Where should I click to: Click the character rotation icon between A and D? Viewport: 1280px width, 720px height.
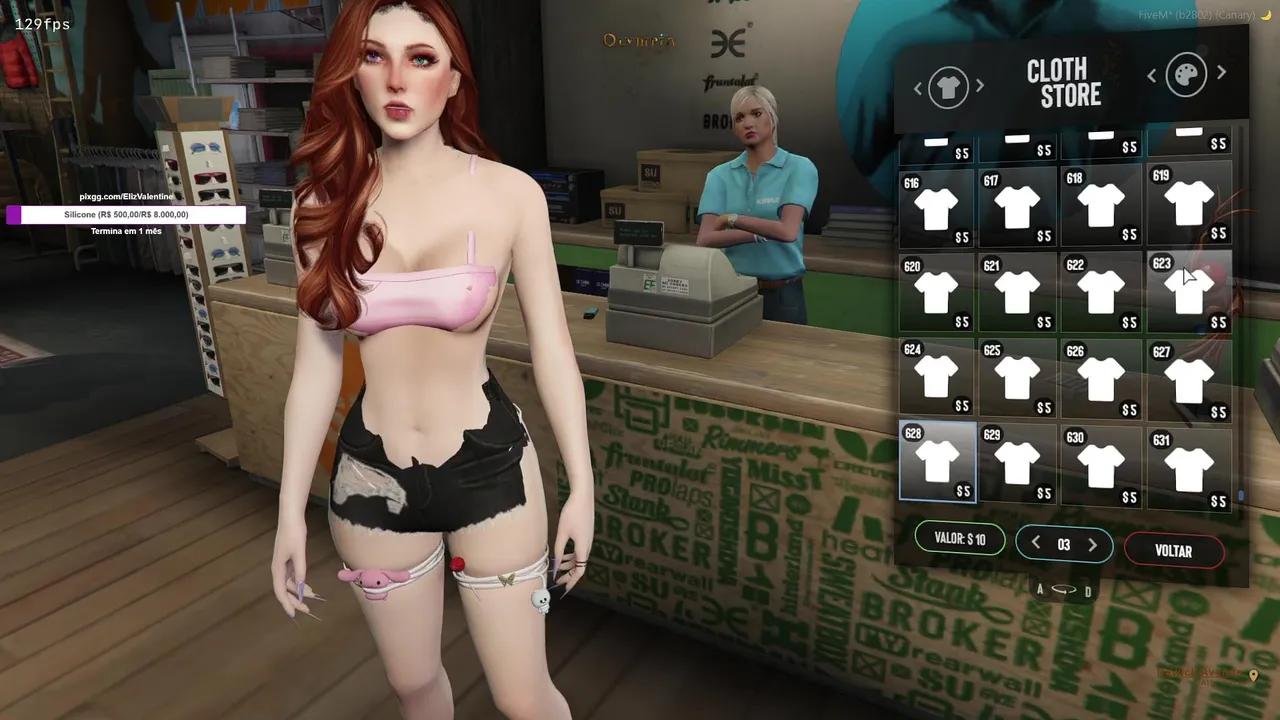[x=1064, y=590]
